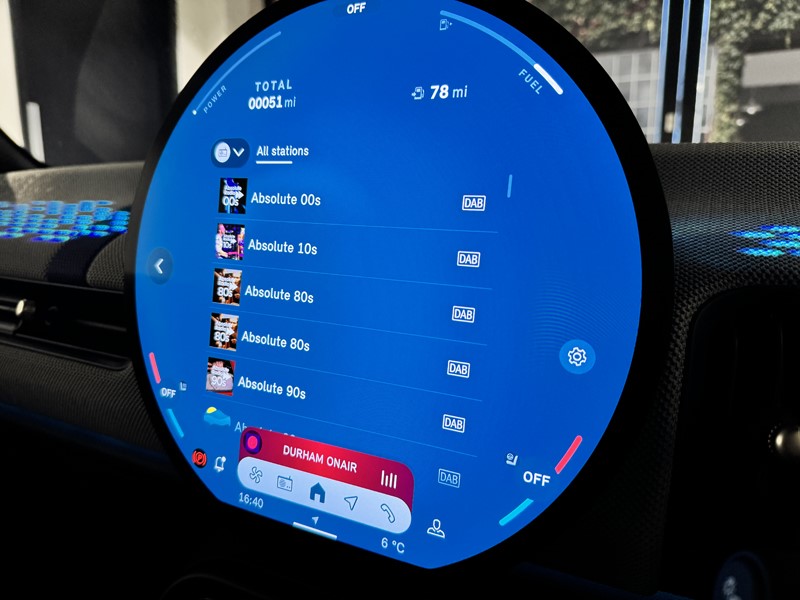Image resolution: width=800 pixels, height=600 pixels.
Task: Go to the home screen
Action: 317,491
